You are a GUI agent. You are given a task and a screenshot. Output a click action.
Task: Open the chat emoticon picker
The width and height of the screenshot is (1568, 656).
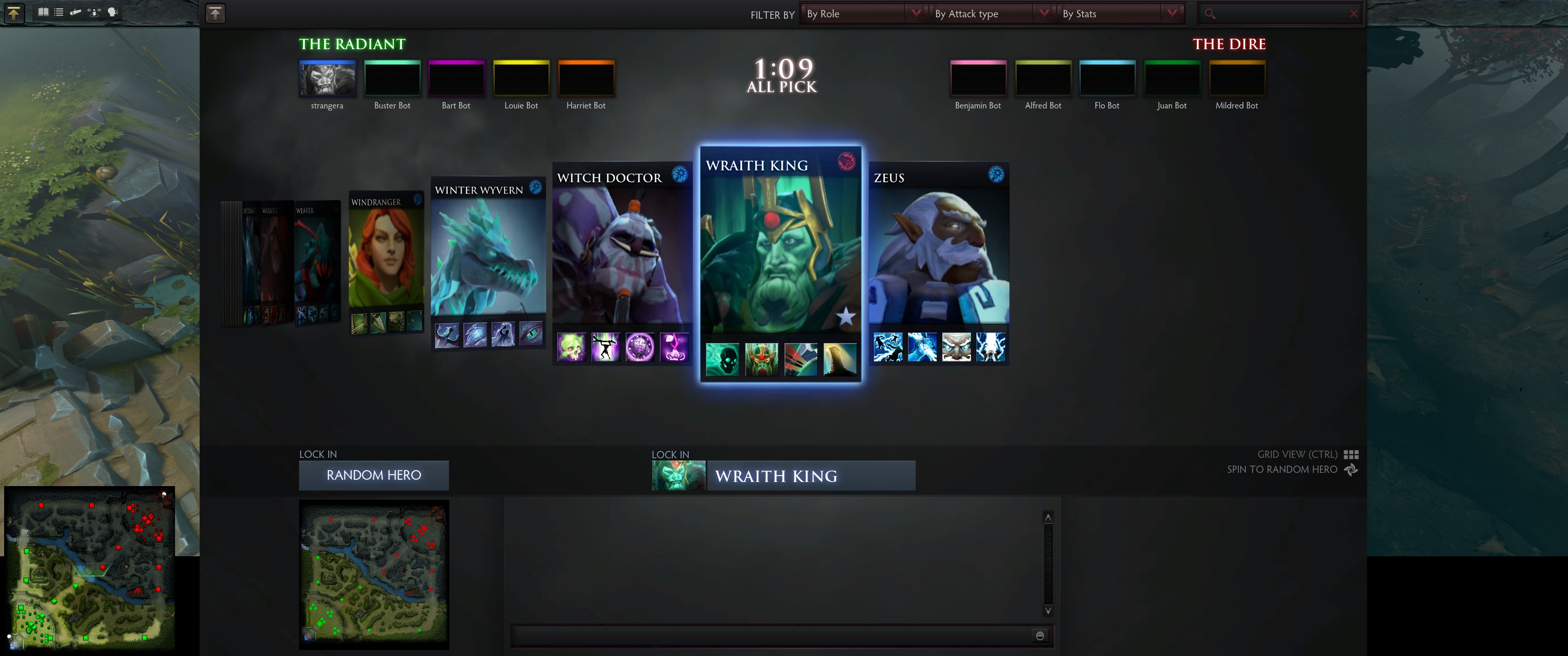coord(1040,636)
